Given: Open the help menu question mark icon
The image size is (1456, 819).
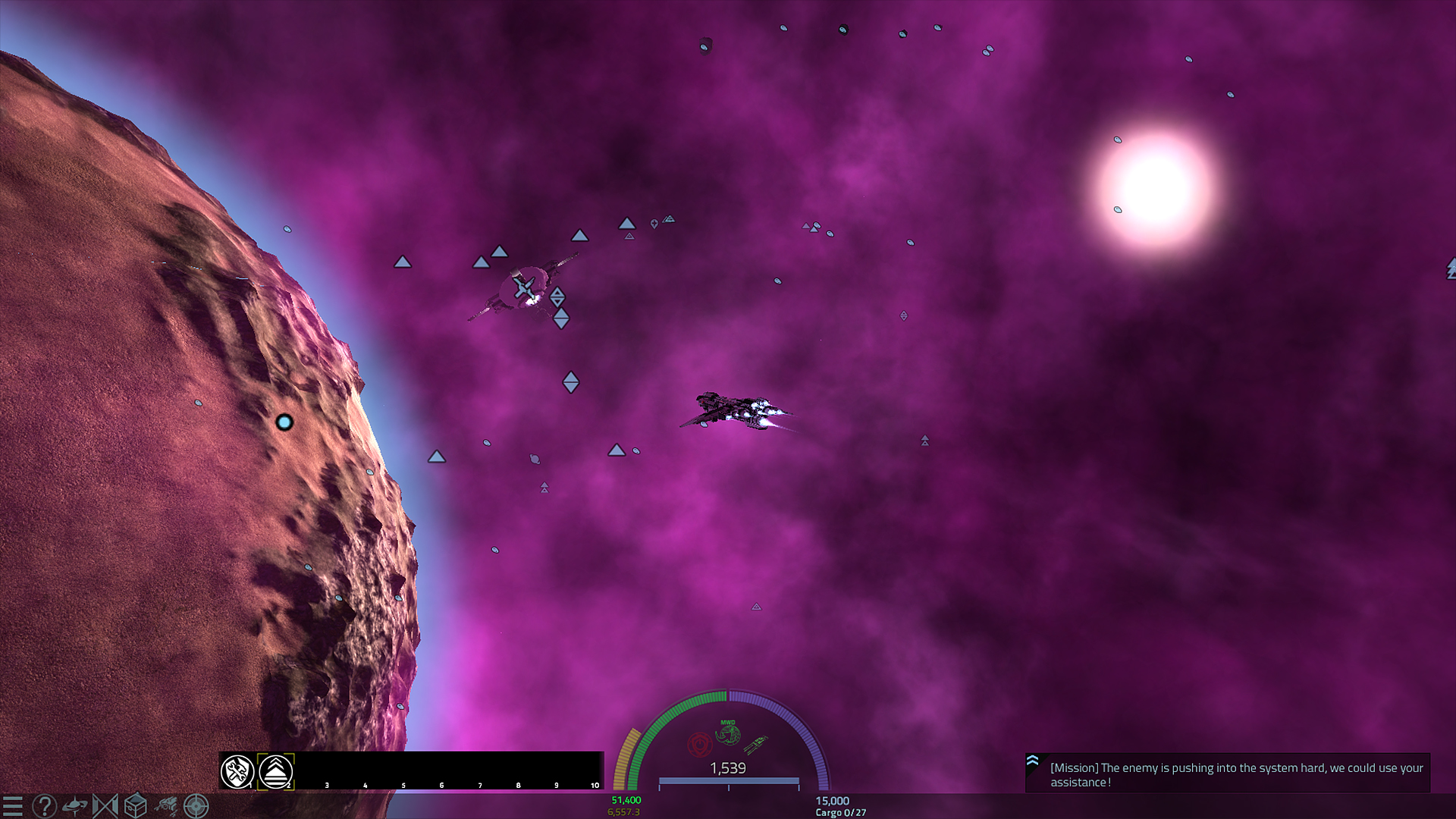Looking at the screenshot, I should tap(45, 807).
